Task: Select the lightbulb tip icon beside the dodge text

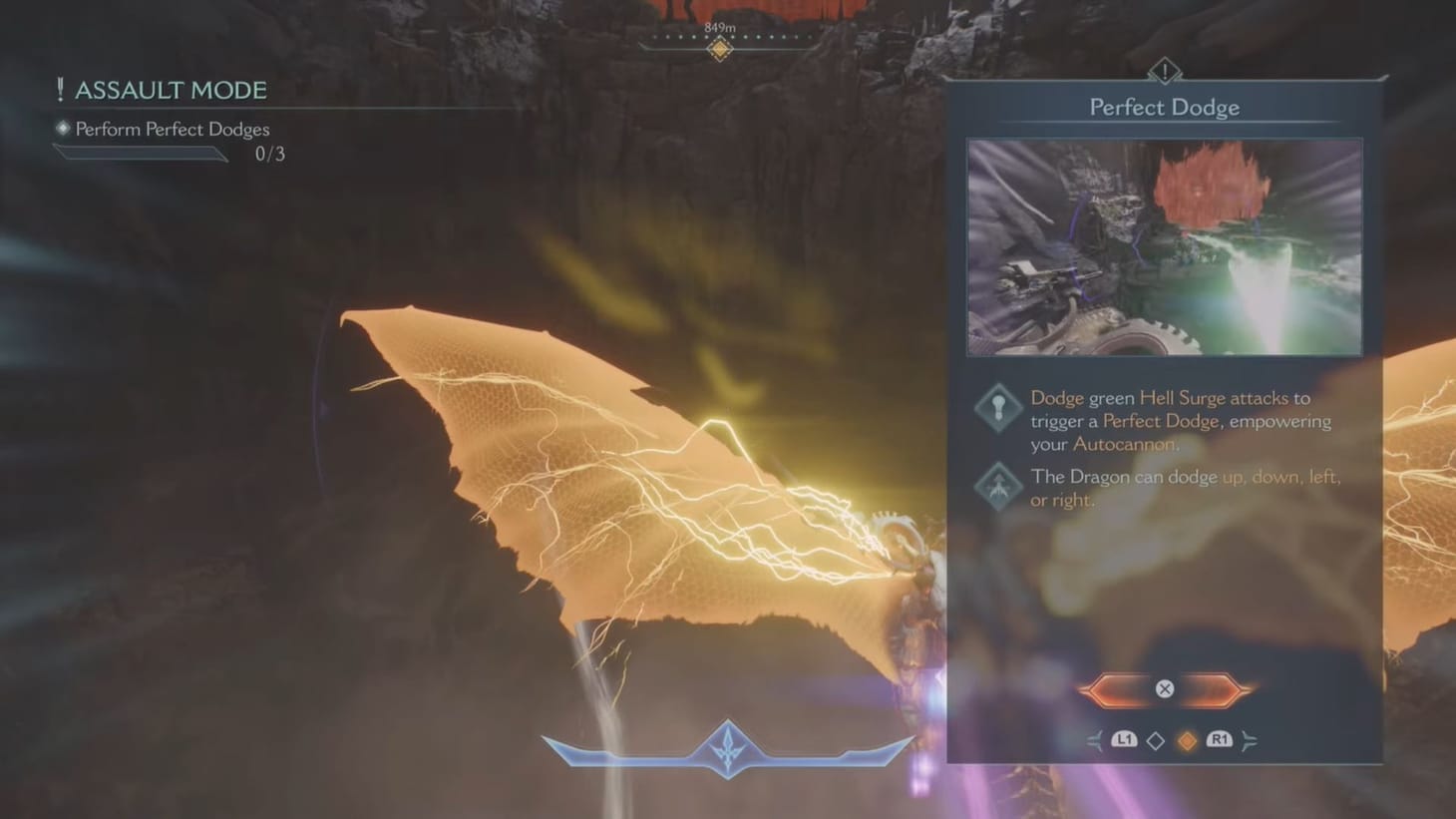Action: click(998, 408)
